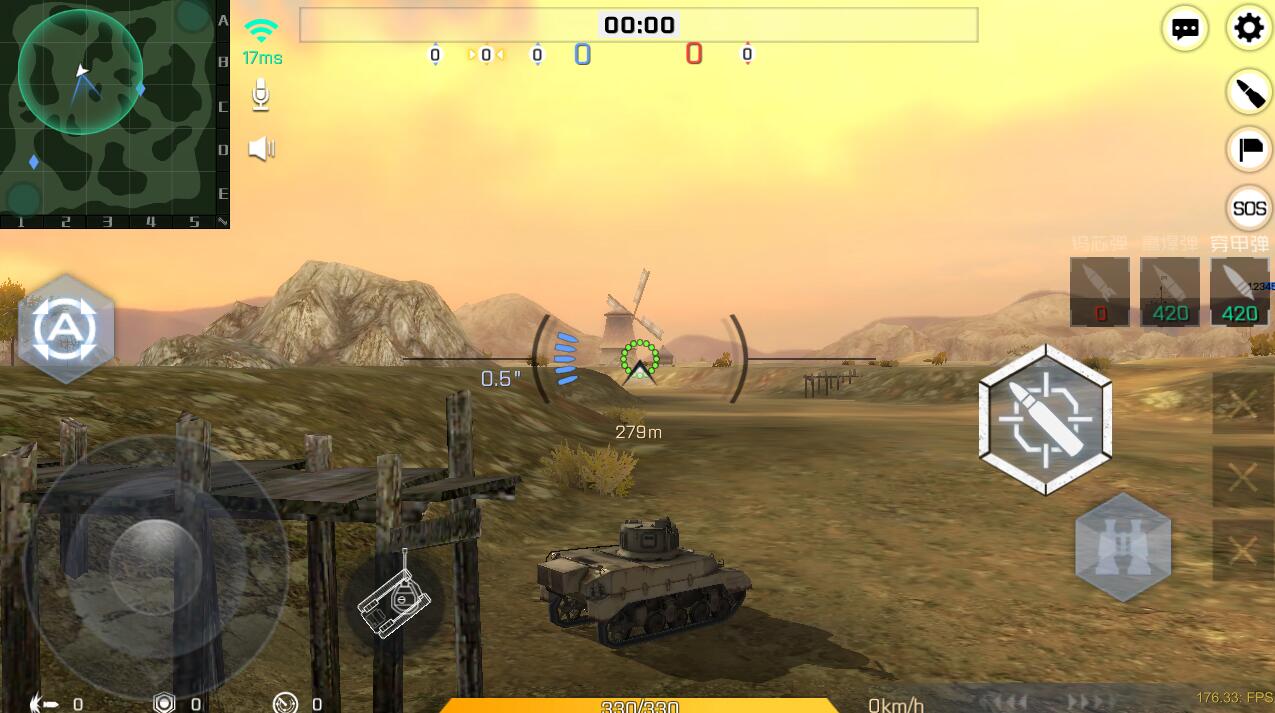Select the middle 高爆弹 high-explosive shell slot
The width and height of the screenshot is (1275, 713).
(1169, 291)
